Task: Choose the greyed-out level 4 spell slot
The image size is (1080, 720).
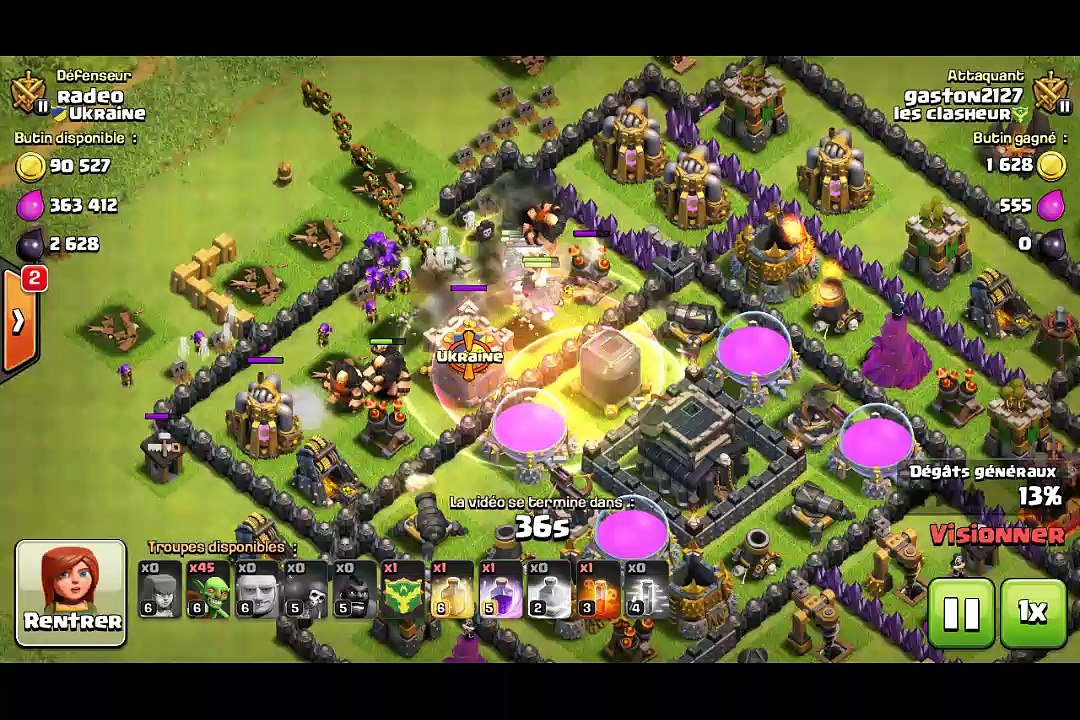Action: [646, 590]
